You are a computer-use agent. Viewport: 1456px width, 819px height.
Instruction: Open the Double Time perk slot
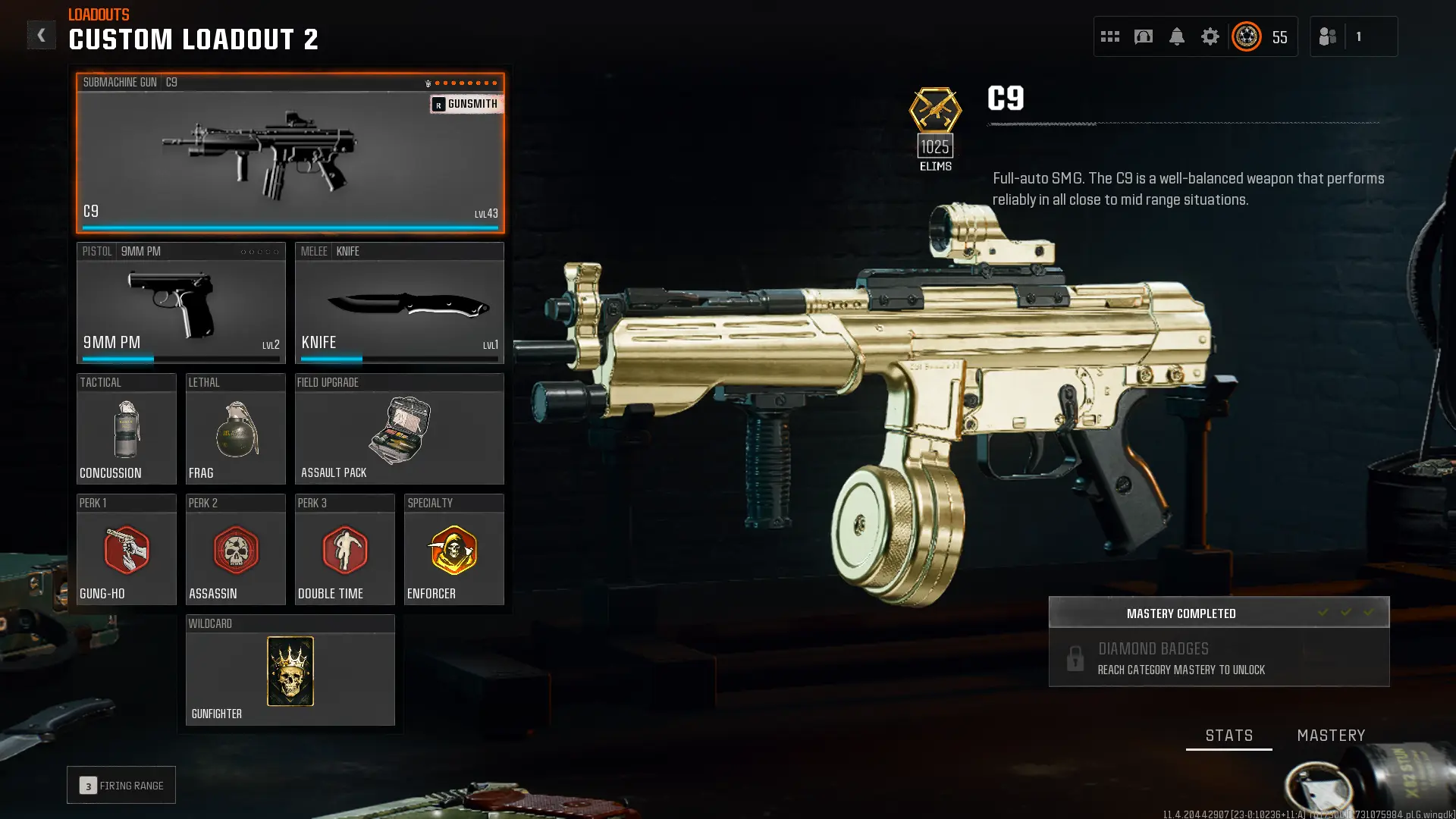pos(344,550)
